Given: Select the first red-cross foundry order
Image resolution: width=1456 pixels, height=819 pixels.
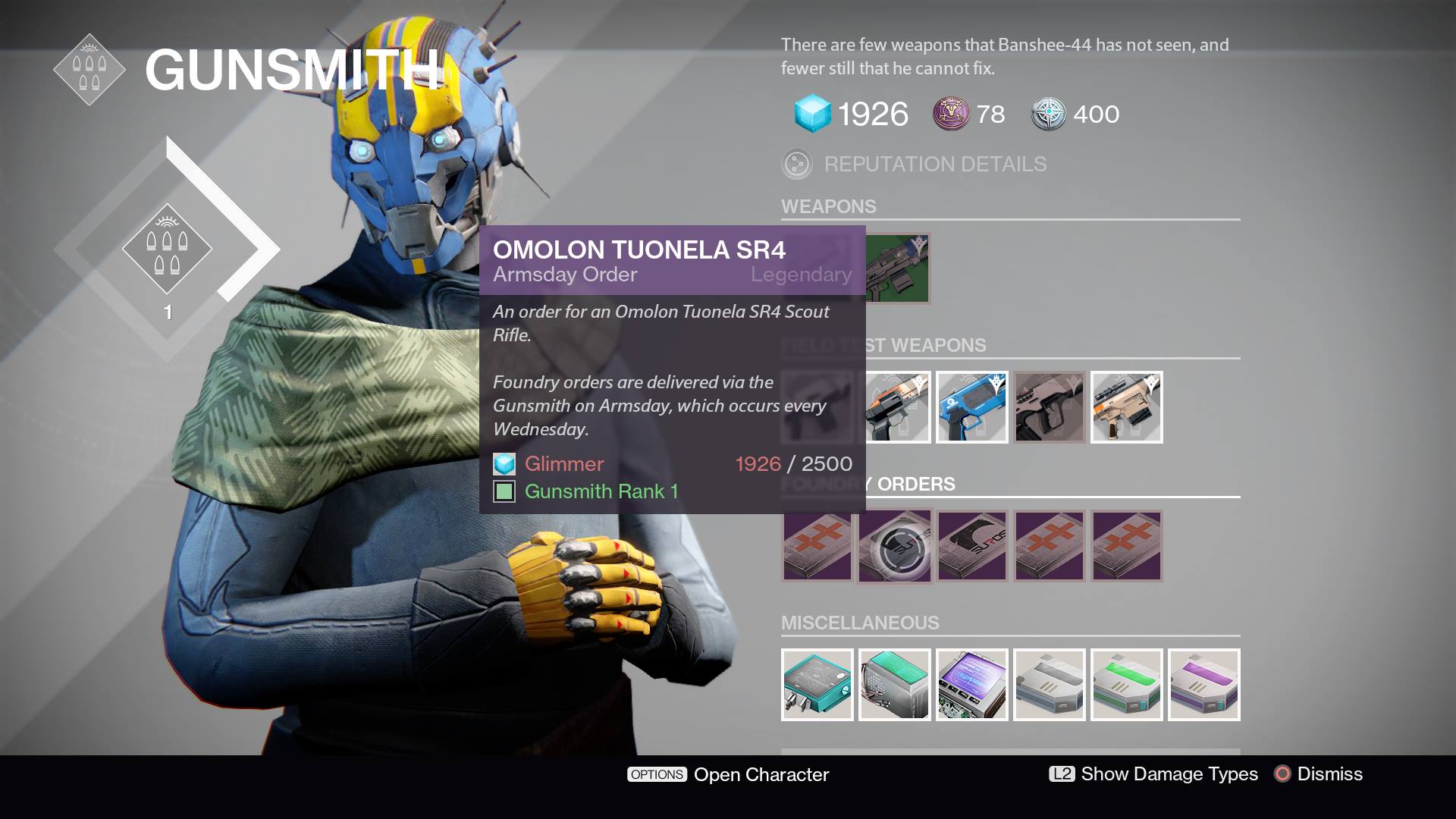Looking at the screenshot, I should 817,545.
